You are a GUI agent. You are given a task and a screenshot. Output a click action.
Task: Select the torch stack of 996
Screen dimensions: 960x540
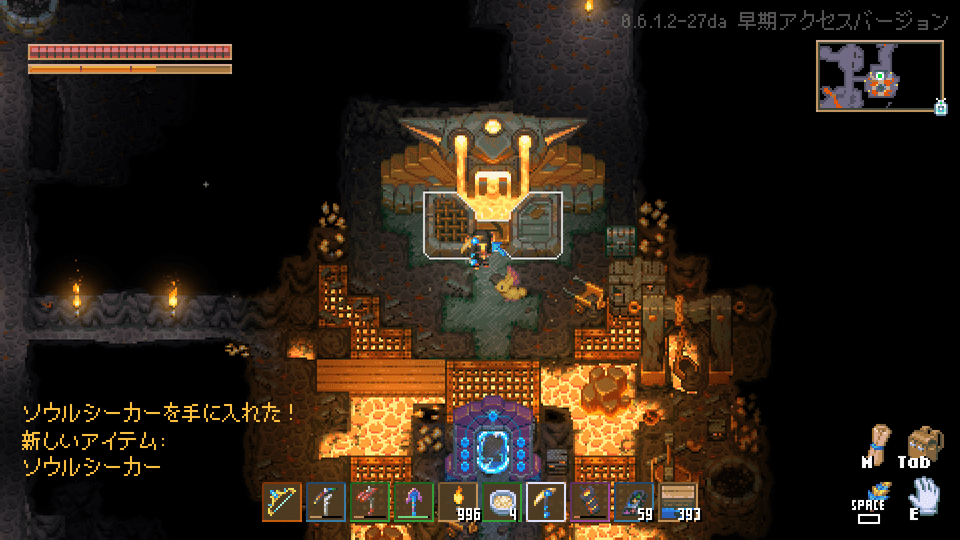[x=458, y=502]
